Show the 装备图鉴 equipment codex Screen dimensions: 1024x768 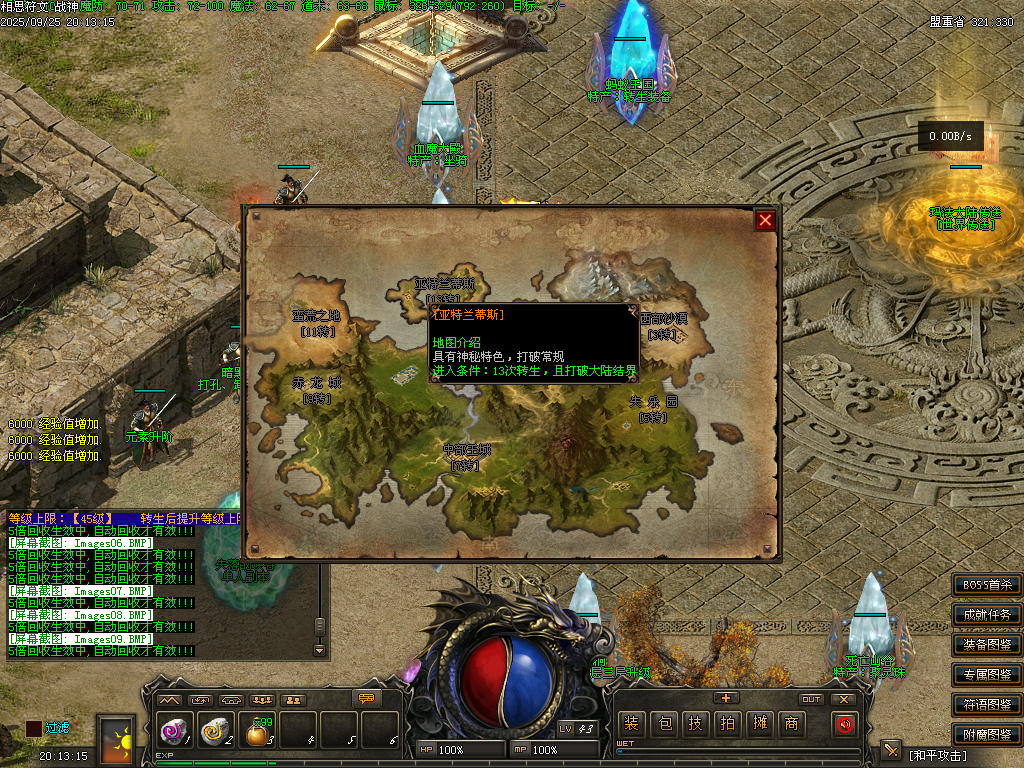point(987,645)
